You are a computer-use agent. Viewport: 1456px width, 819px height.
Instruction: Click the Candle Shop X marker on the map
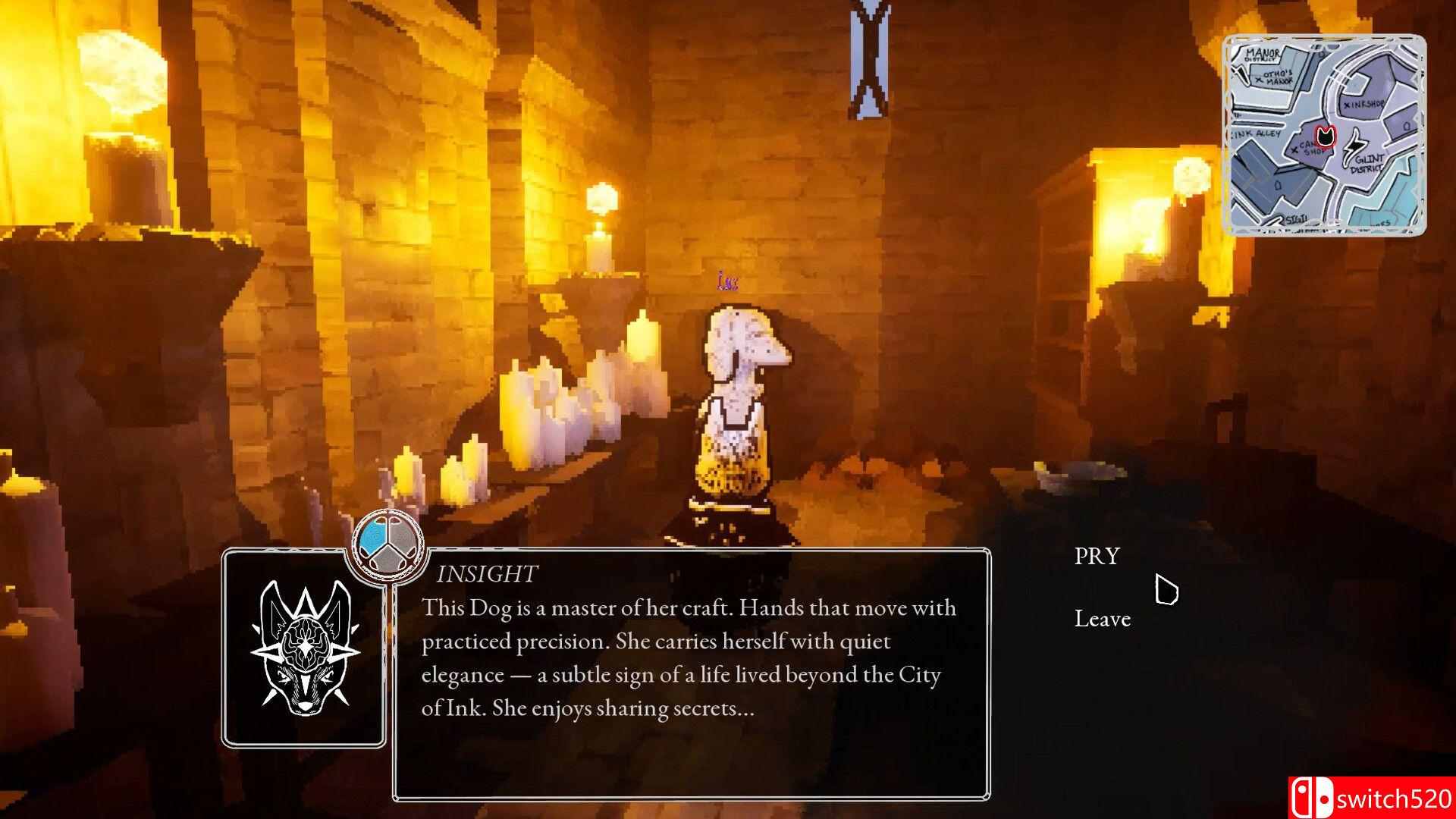tap(1294, 149)
